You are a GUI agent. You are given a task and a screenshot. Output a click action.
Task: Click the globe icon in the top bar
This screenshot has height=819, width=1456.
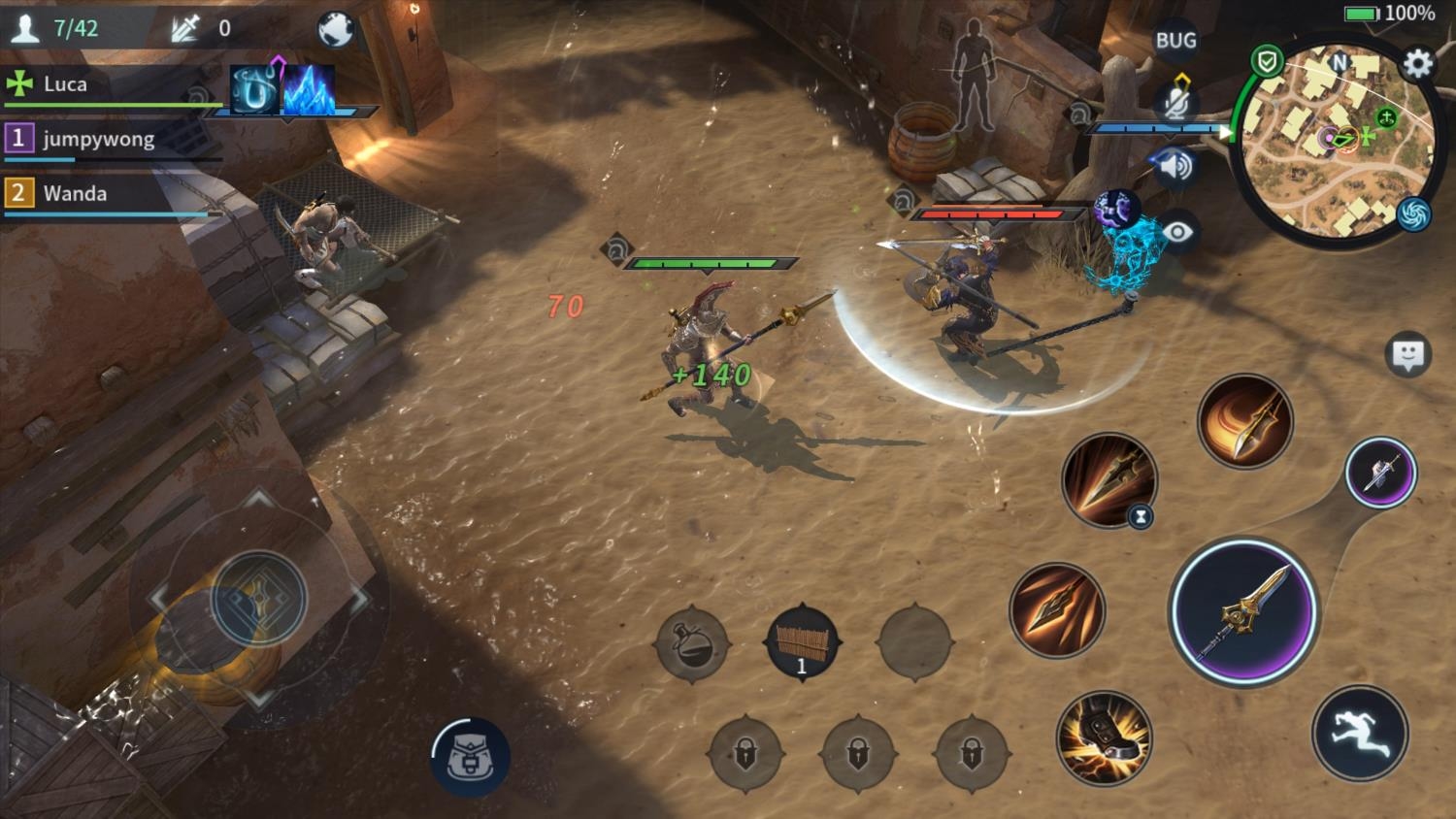click(x=336, y=30)
